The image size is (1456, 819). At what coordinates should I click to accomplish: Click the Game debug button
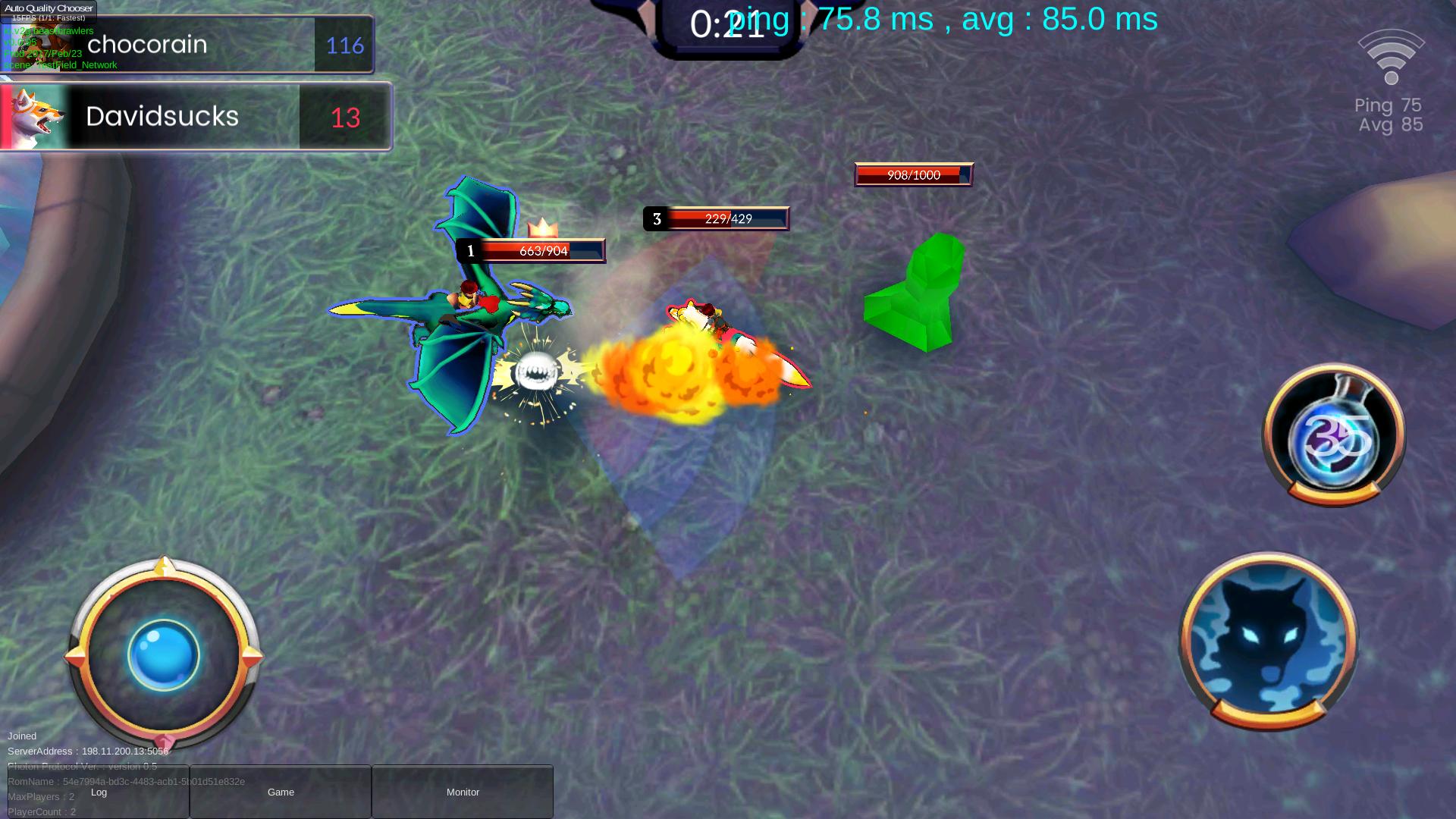(281, 792)
